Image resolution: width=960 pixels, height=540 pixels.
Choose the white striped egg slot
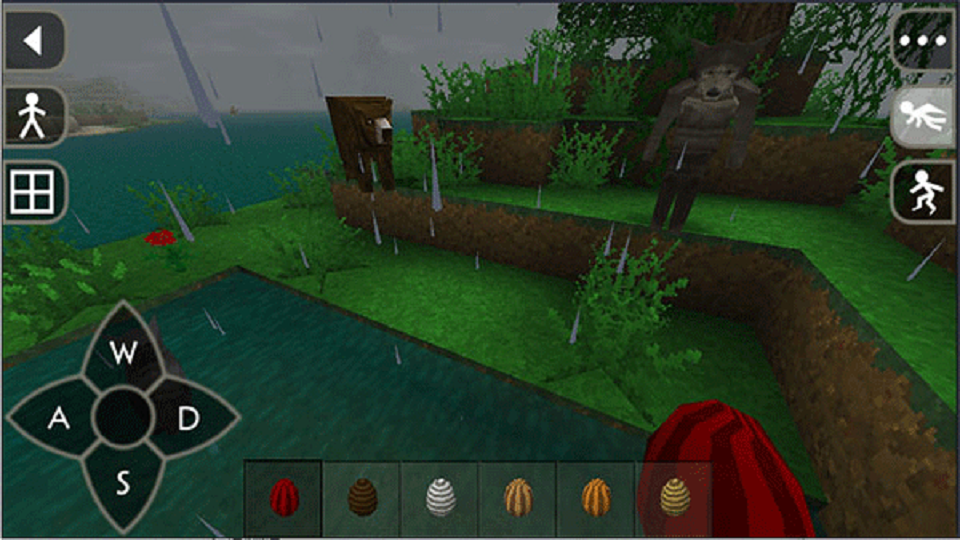[x=440, y=496]
